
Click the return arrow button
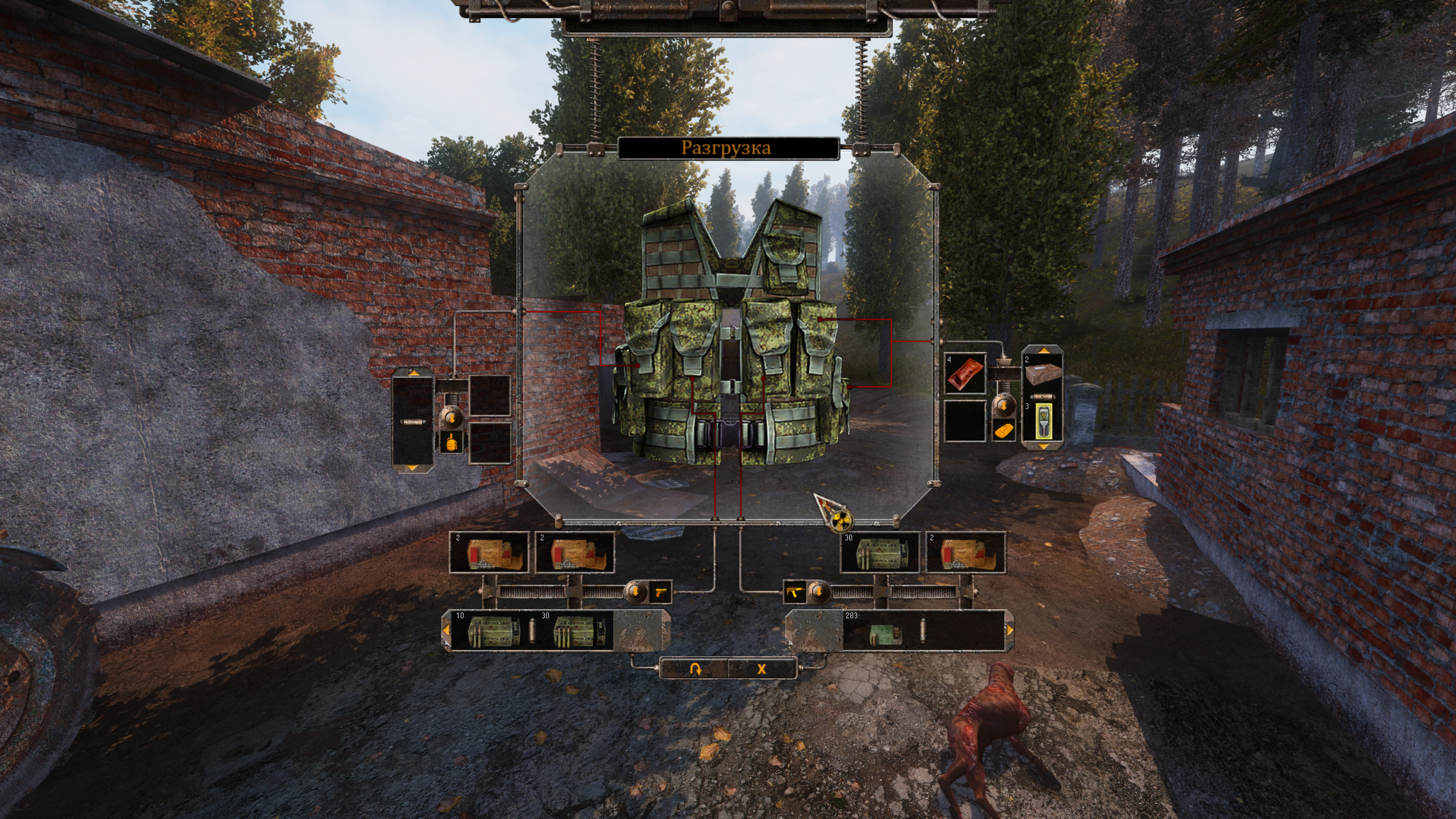(694, 669)
